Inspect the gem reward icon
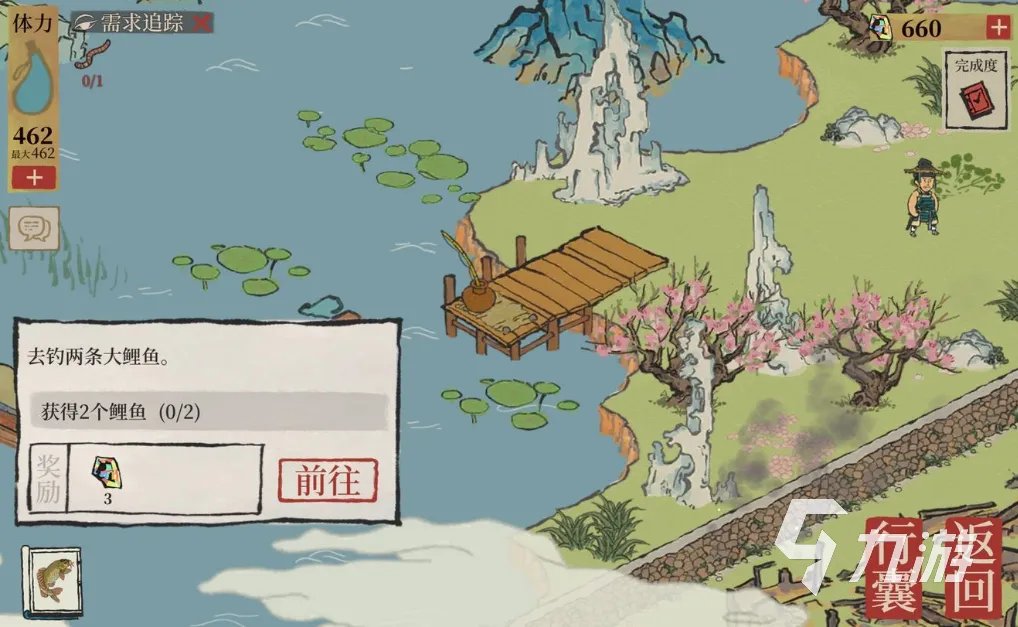Viewport: 1018px width, 627px height. [107, 470]
